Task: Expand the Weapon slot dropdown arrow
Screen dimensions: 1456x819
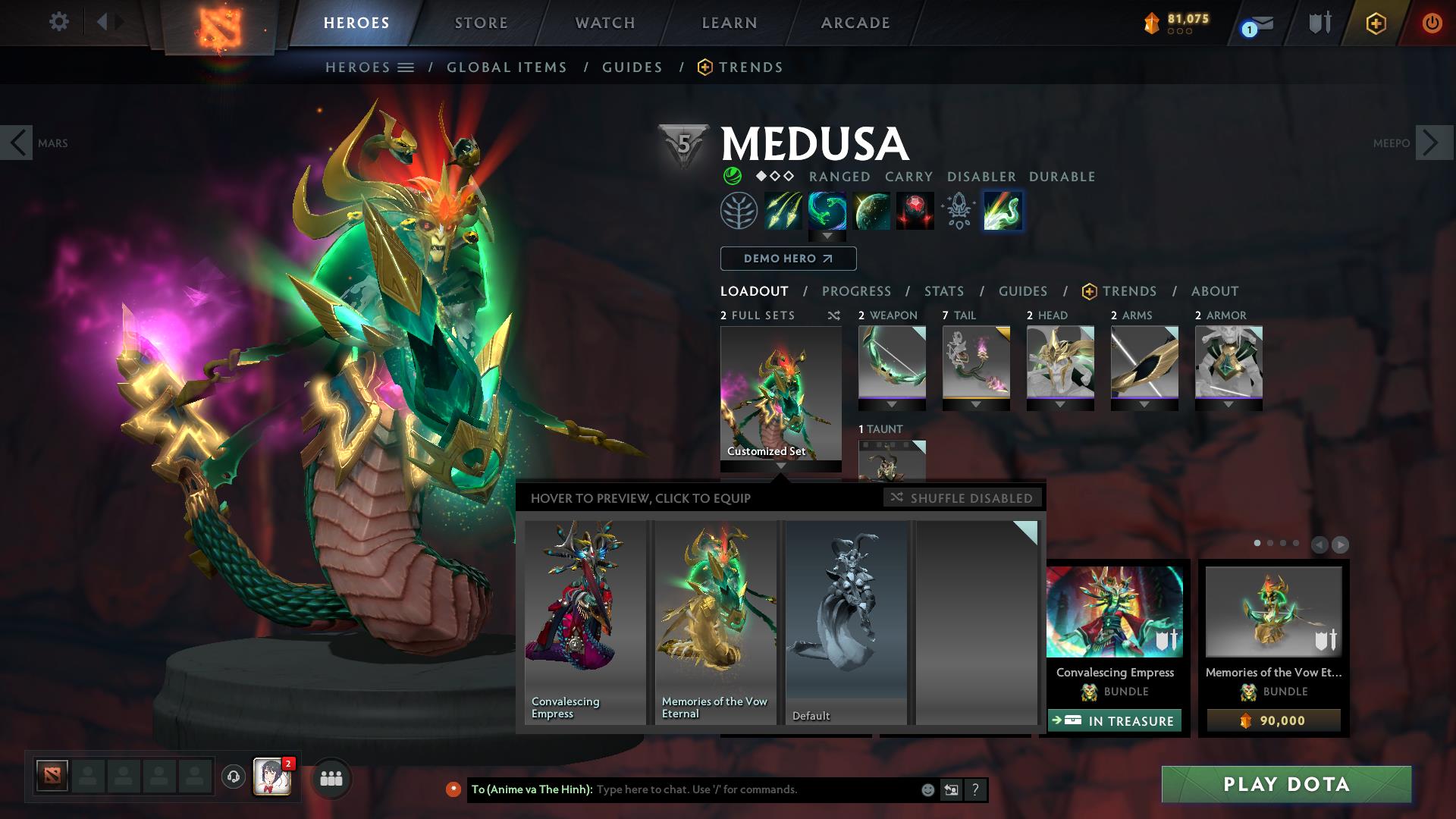Action: point(892,403)
